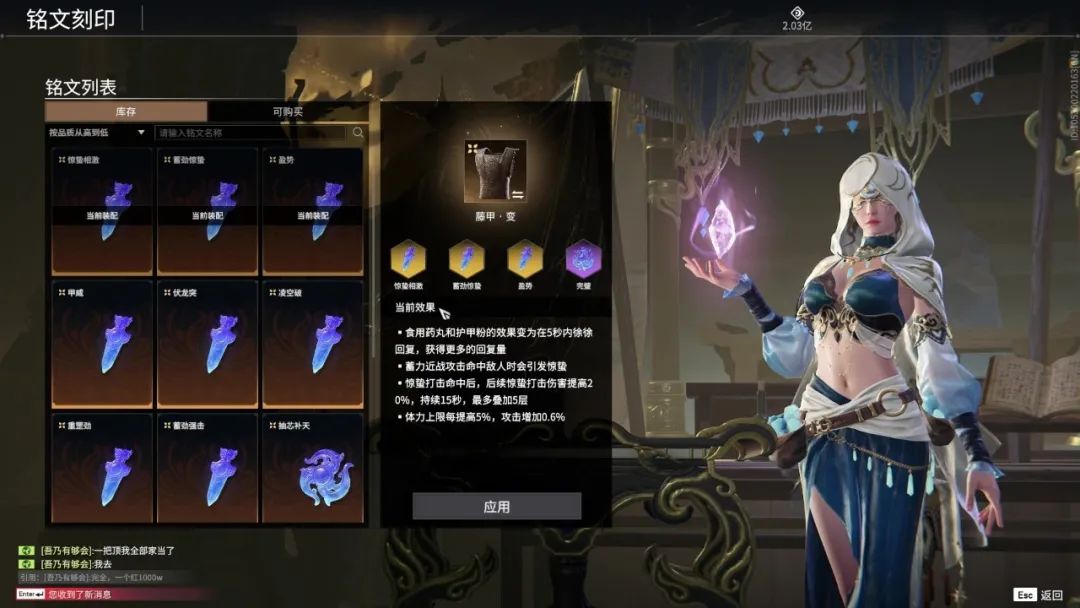This screenshot has width=1080, height=608.
Task: Open the 按品质从高到低 sort dropdown
Action: click(98, 132)
